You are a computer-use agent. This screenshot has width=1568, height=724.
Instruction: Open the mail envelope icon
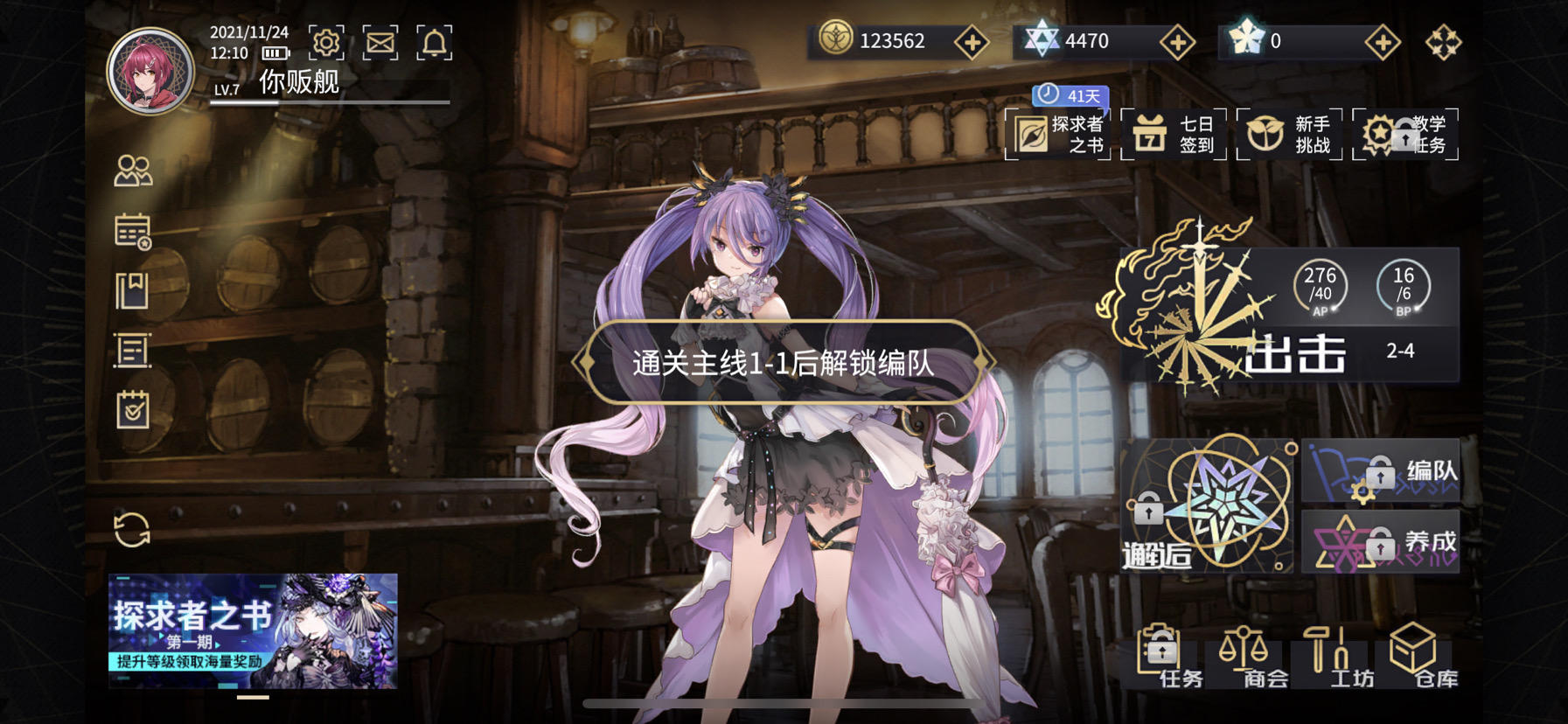click(380, 41)
